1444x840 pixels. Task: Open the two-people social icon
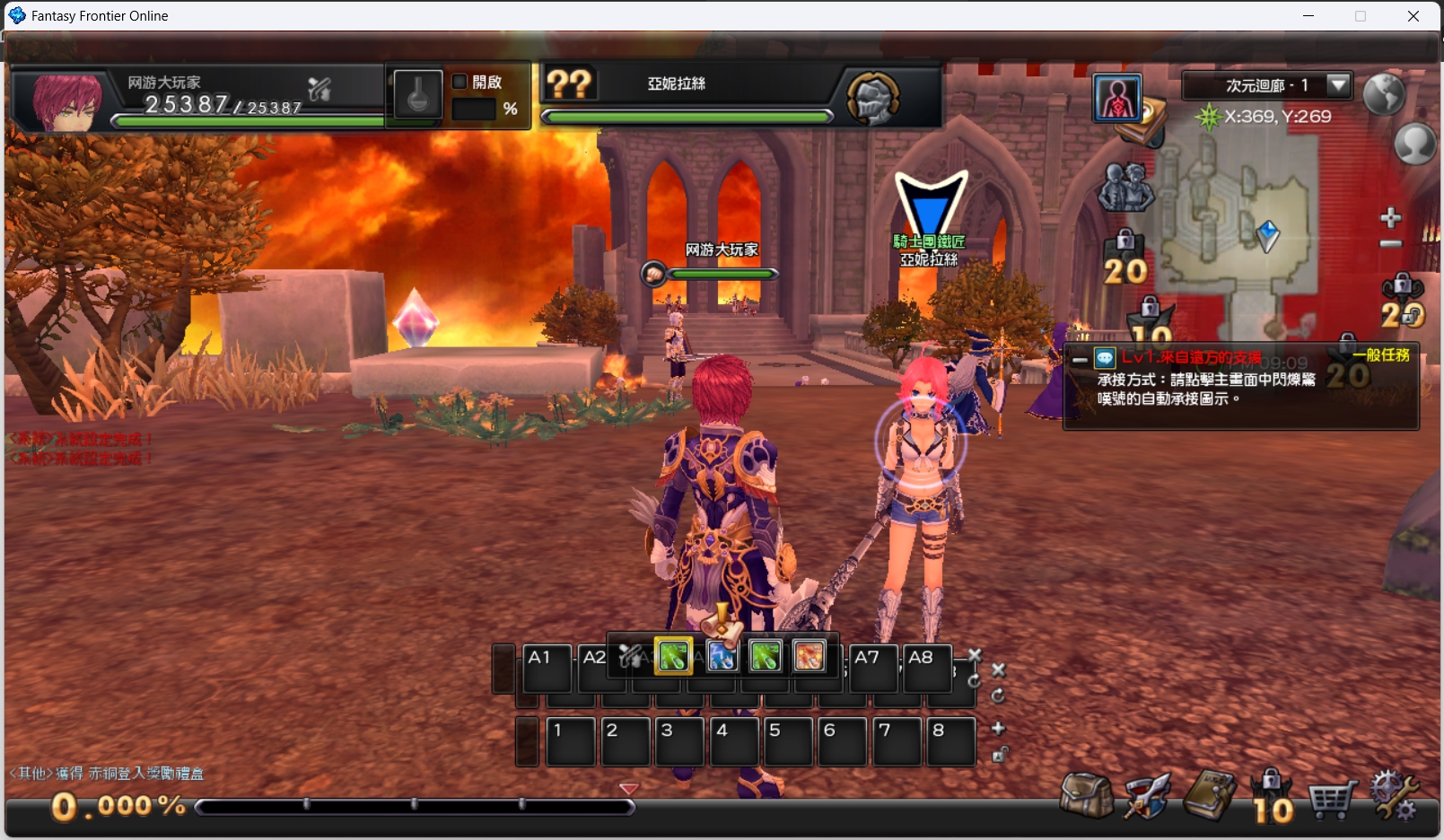(x=1125, y=188)
